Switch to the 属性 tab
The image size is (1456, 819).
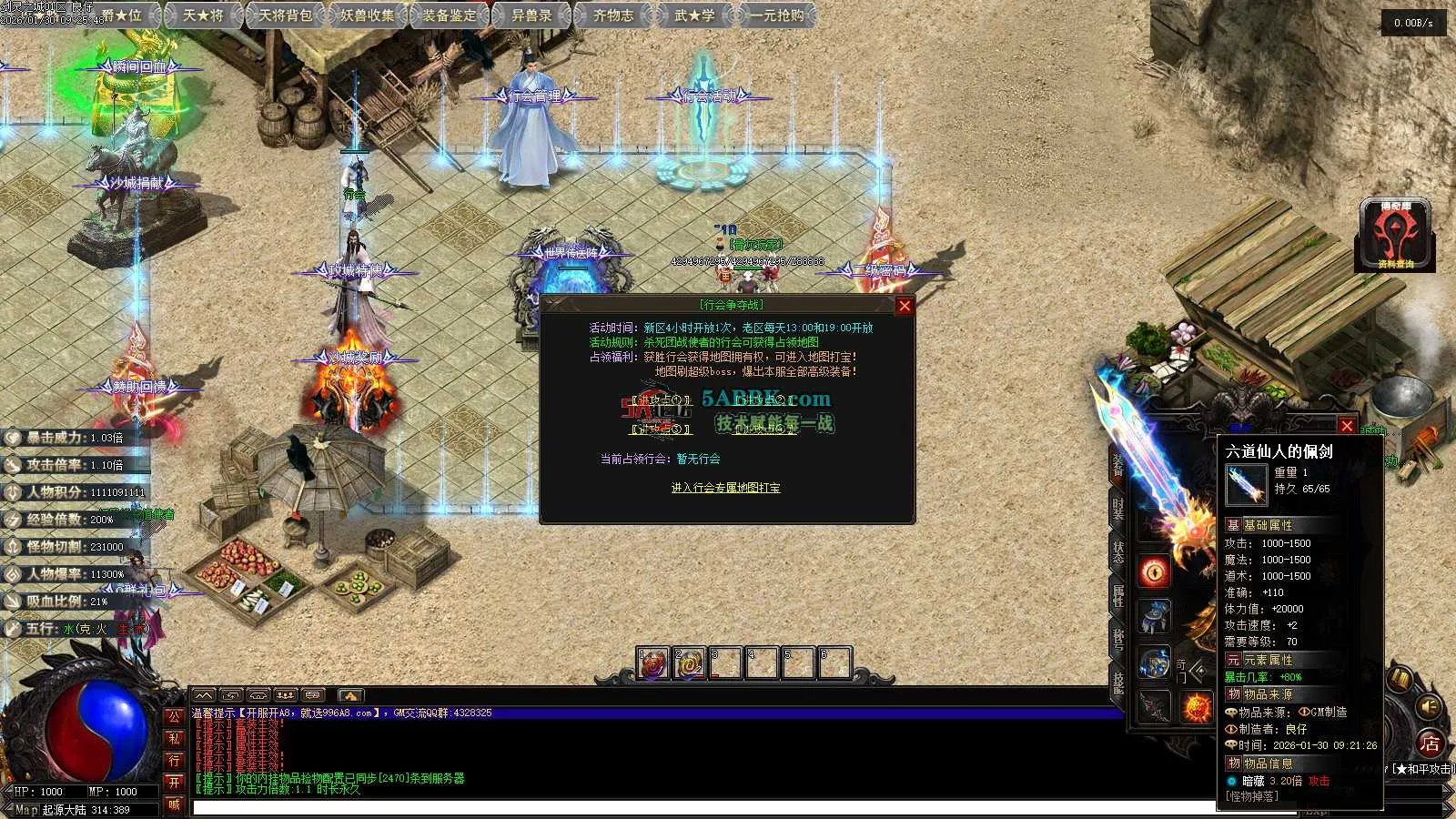click(x=1118, y=596)
